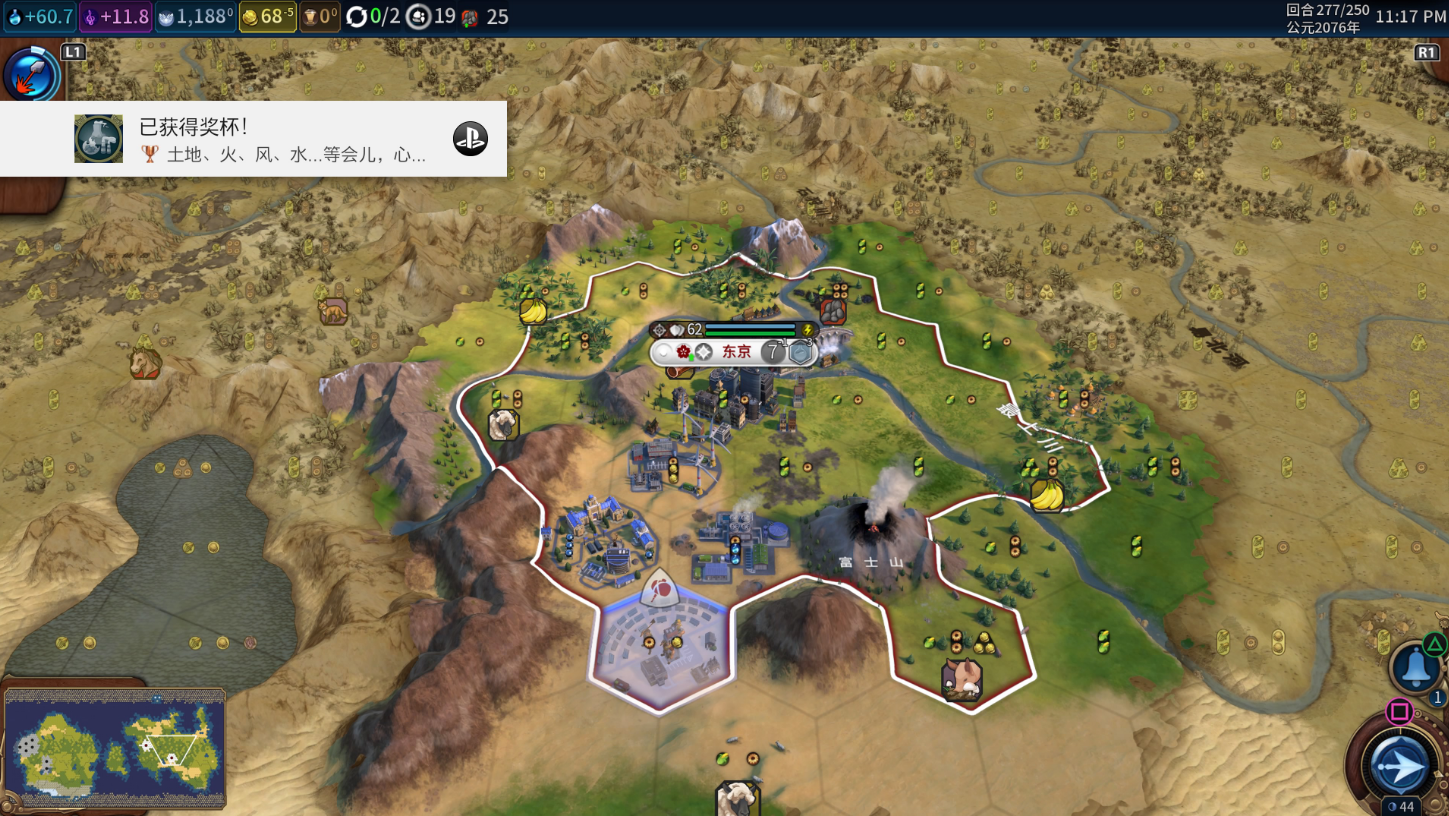The image size is (1449, 816).
Task: Click the next turn arrow button
Action: (x=1399, y=767)
